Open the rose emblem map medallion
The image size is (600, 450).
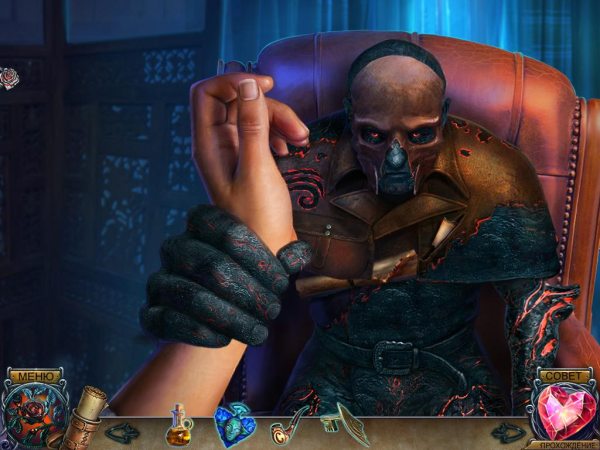[x=31, y=416]
